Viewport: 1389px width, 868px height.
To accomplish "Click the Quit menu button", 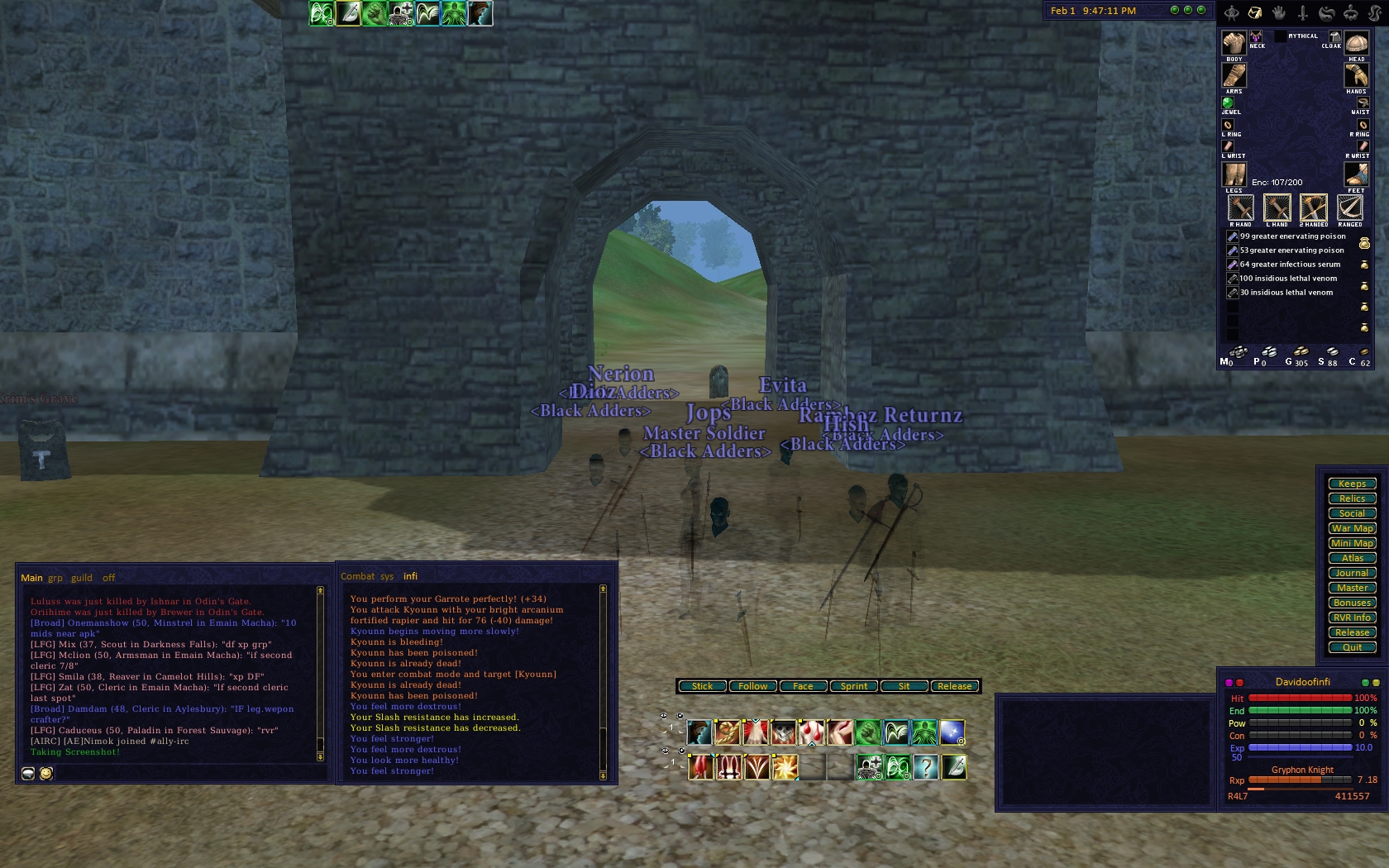I will click(x=1352, y=647).
